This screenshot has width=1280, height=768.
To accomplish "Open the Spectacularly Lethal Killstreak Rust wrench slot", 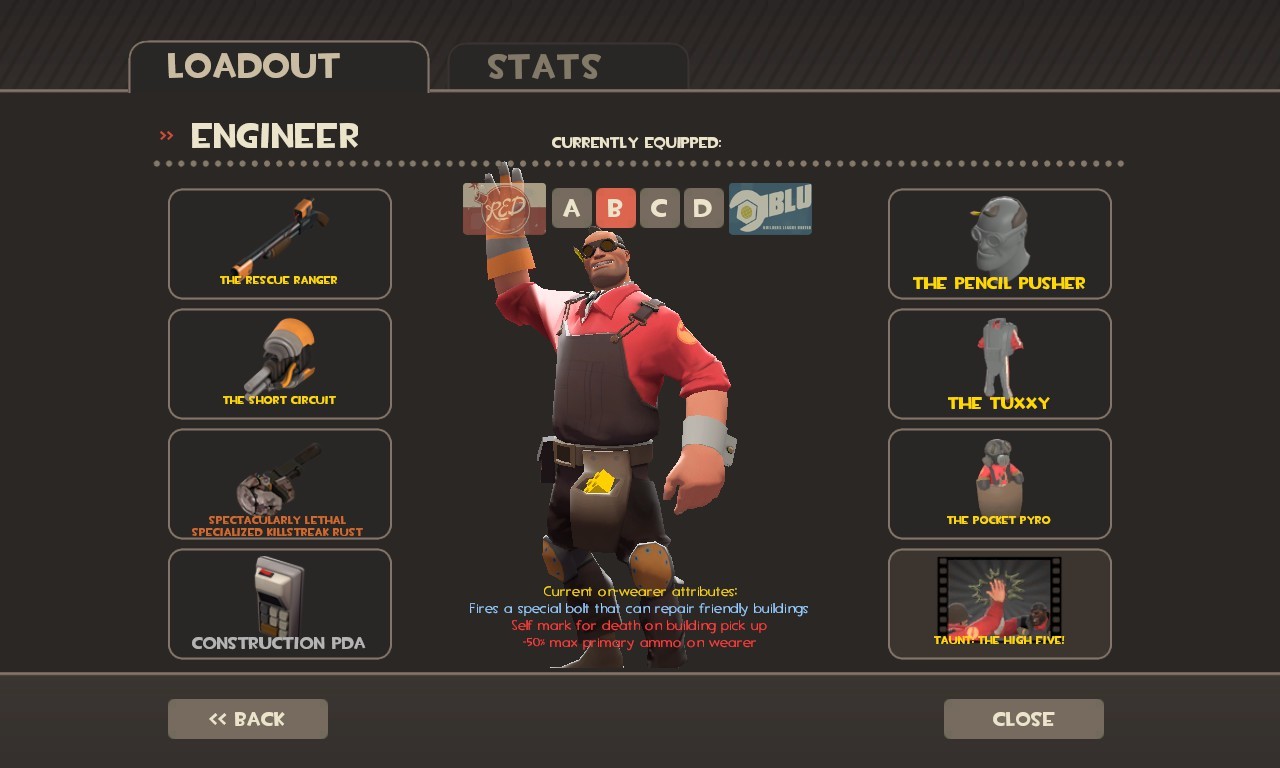I will coord(279,483).
